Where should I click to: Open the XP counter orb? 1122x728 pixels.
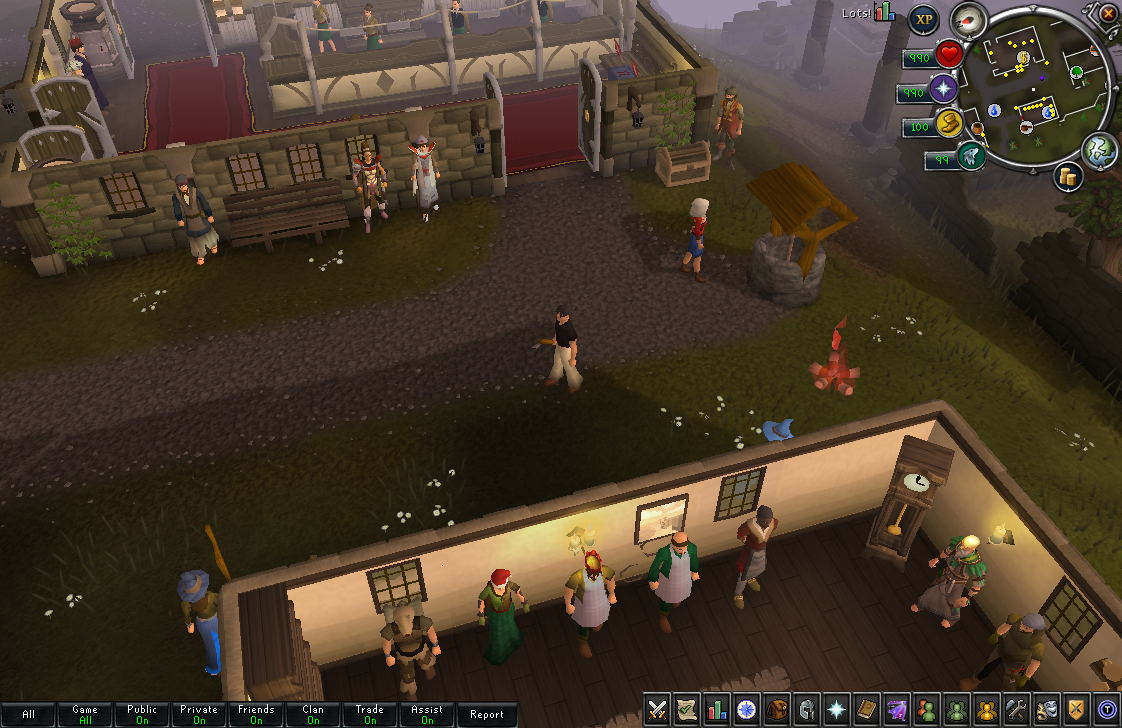(x=923, y=19)
